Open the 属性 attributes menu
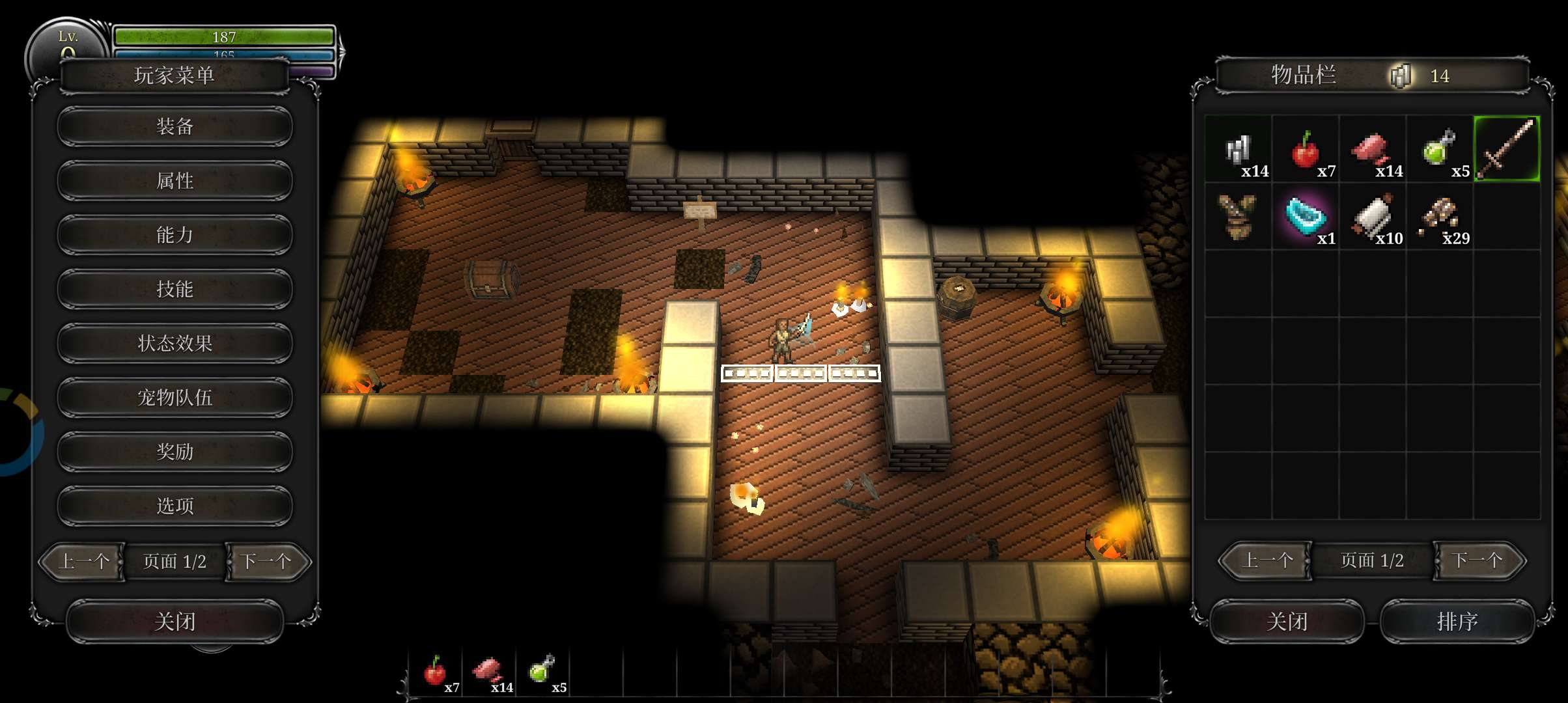 (175, 180)
